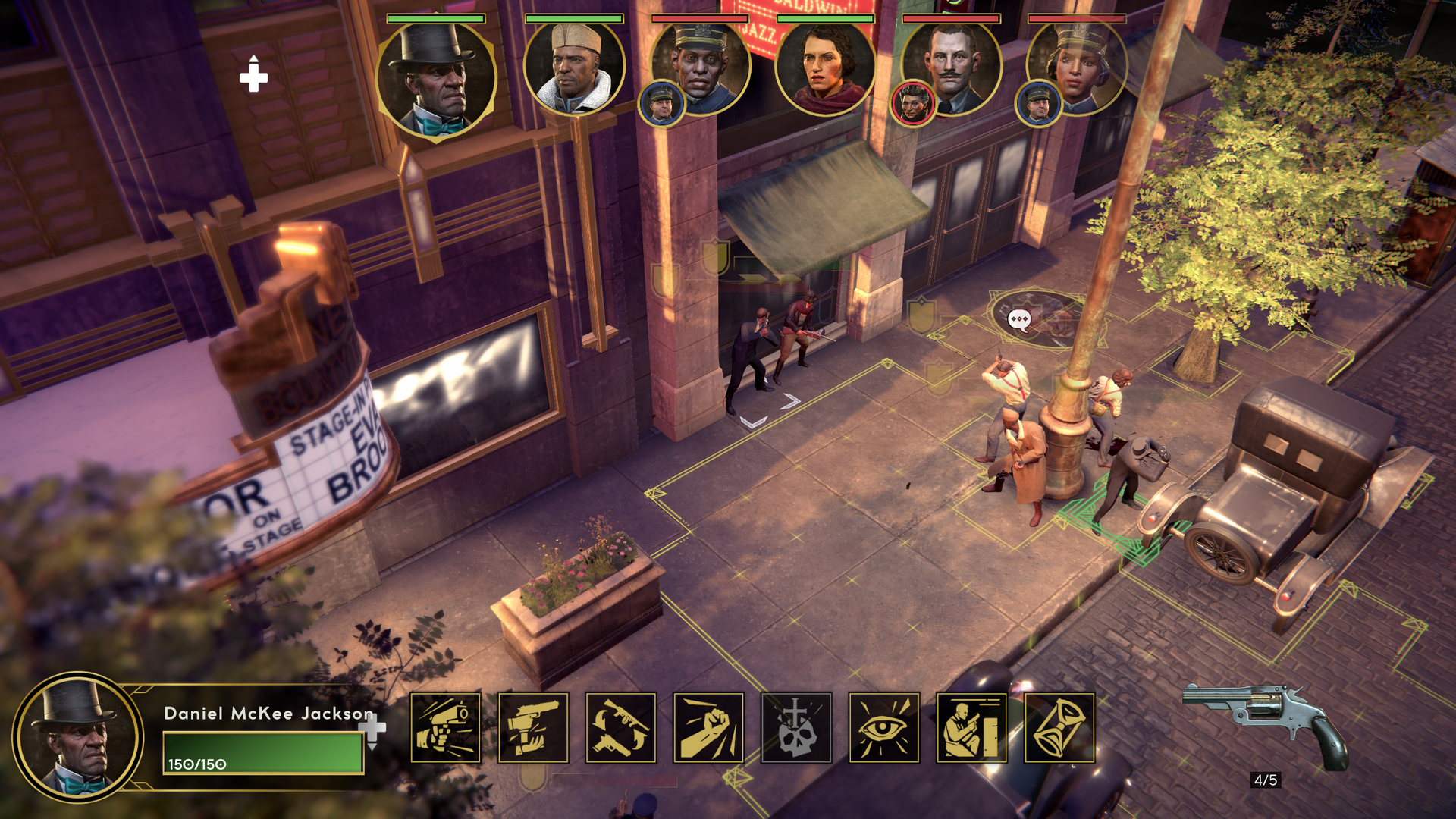Click the hourglass end turn icon

coord(1059,728)
